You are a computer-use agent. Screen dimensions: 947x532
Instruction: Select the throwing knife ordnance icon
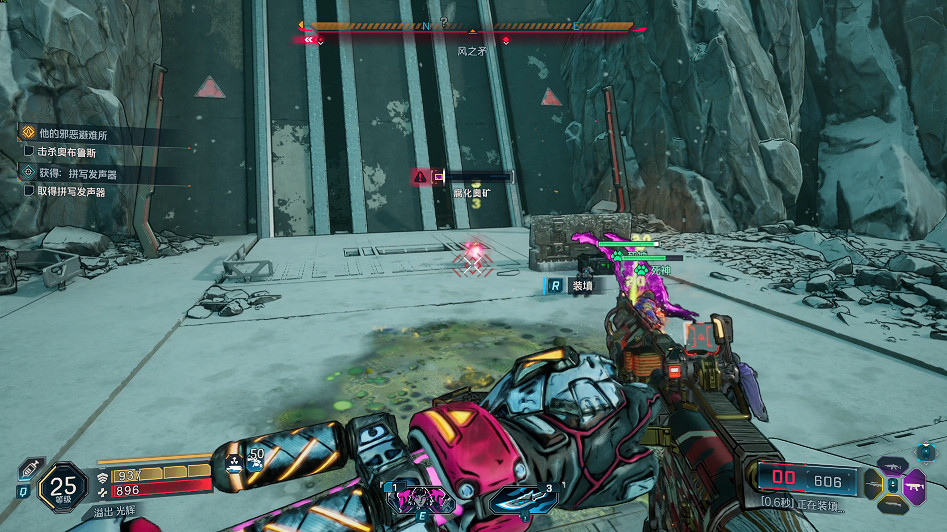[525, 496]
